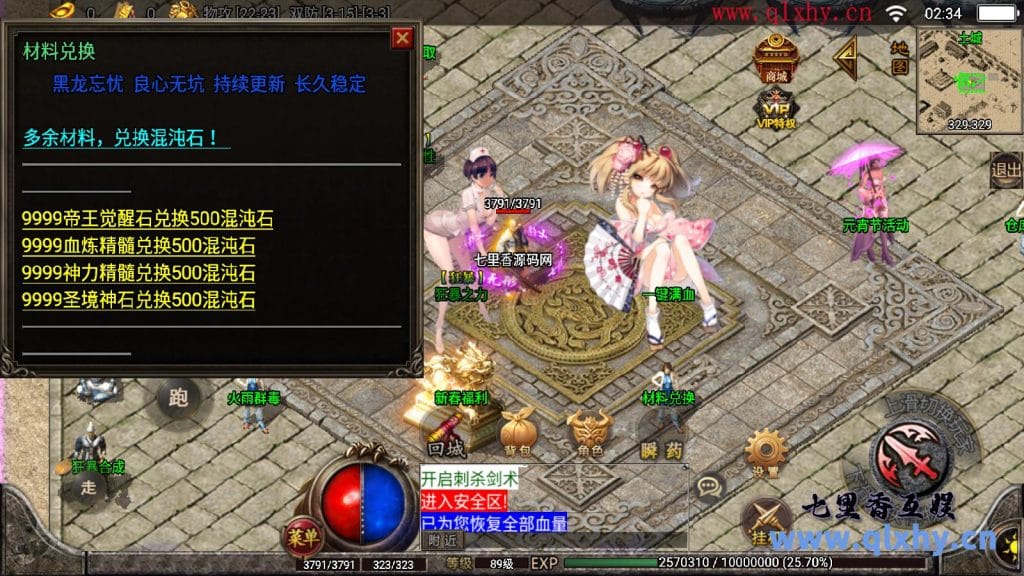Open the 地图 map button
Image resolution: width=1024 pixels, height=576 pixels.
pyautogui.click(x=899, y=58)
